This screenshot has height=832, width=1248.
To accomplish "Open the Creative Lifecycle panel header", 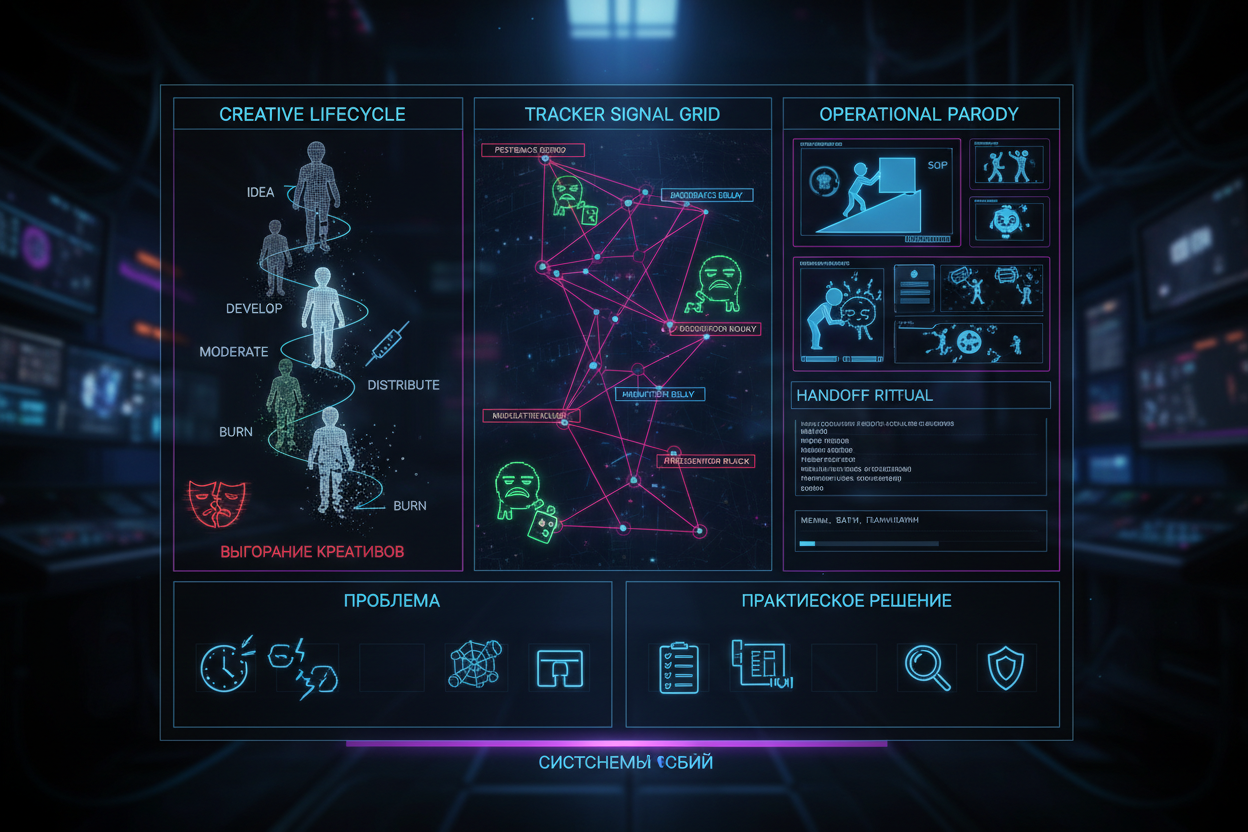I will pyautogui.click(x=312, y=114).
